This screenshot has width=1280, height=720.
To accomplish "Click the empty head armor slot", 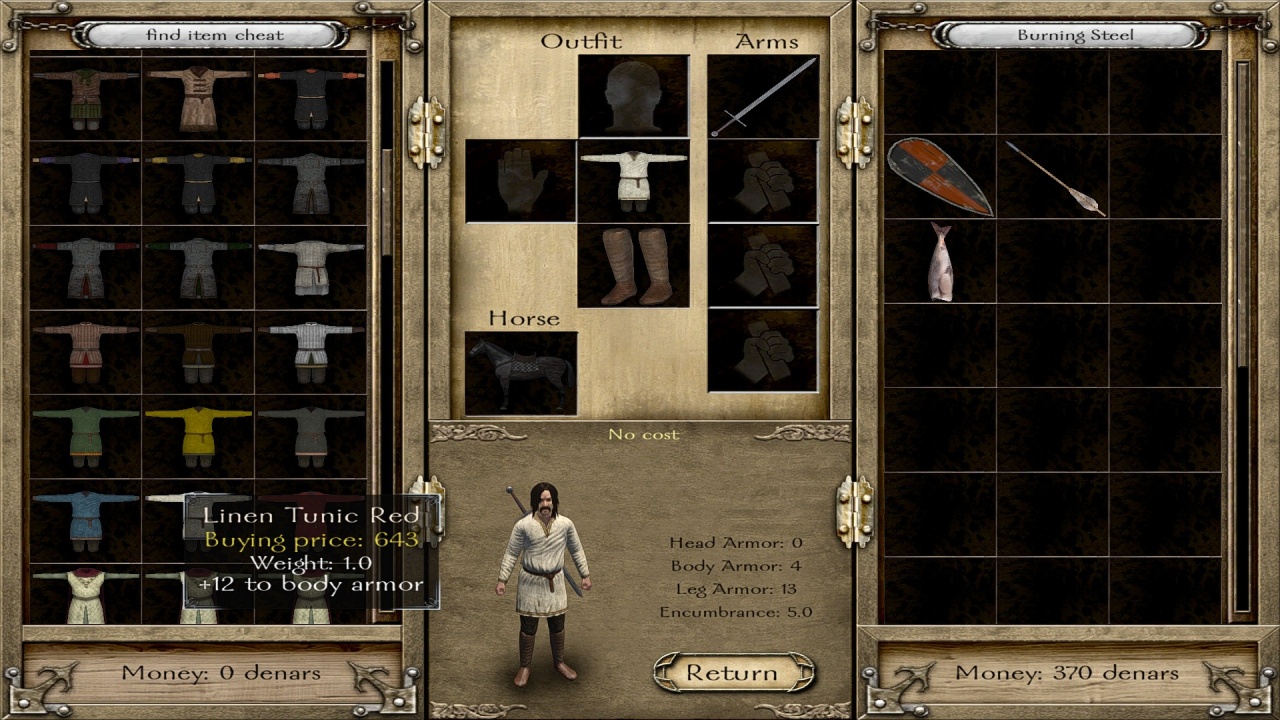I will 633,97.
